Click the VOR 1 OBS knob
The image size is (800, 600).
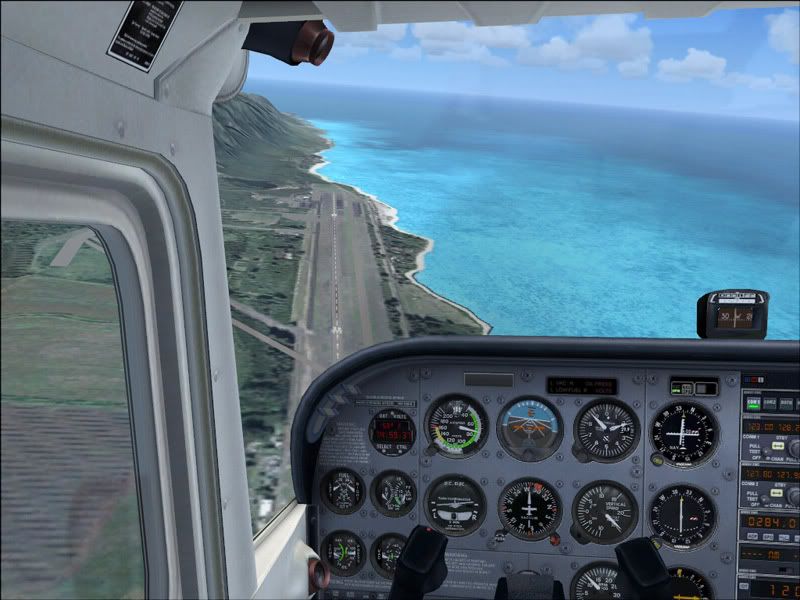657,459
